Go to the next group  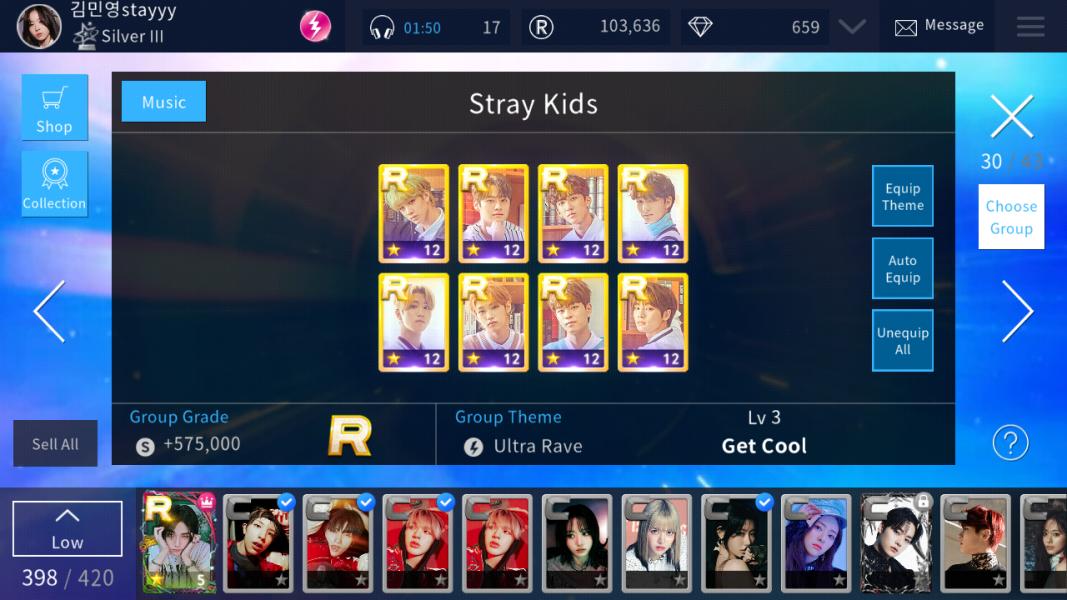(1017, 311)
